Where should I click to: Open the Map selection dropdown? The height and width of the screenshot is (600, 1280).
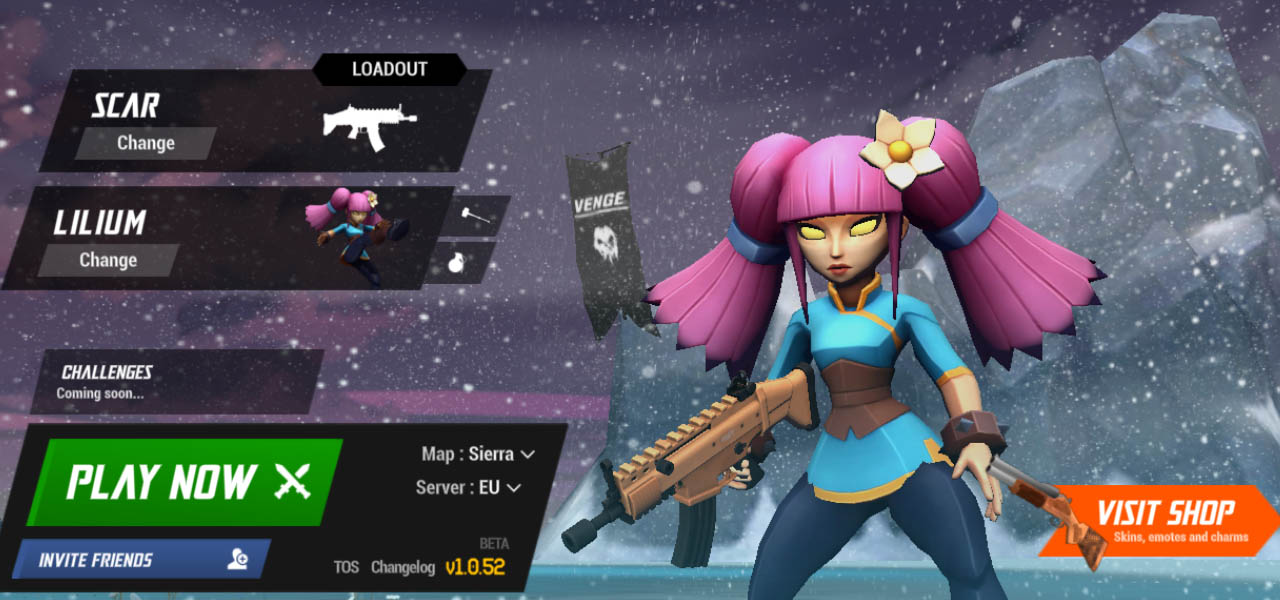point(478,454)
